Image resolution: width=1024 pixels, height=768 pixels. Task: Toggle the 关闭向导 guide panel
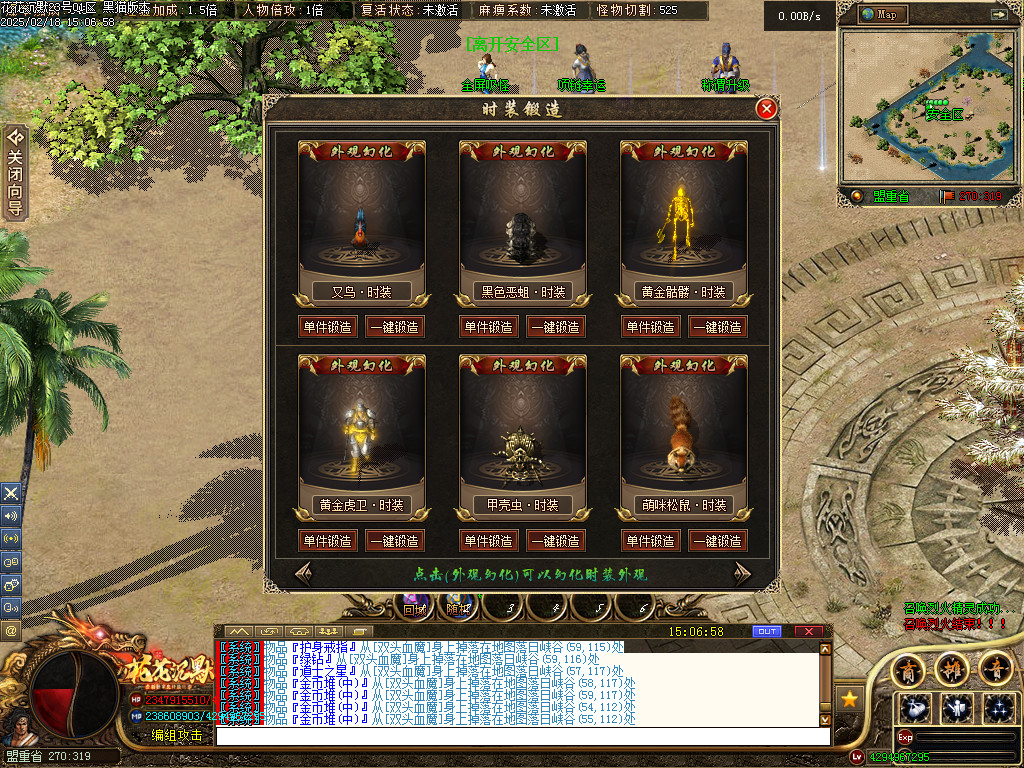15,172
